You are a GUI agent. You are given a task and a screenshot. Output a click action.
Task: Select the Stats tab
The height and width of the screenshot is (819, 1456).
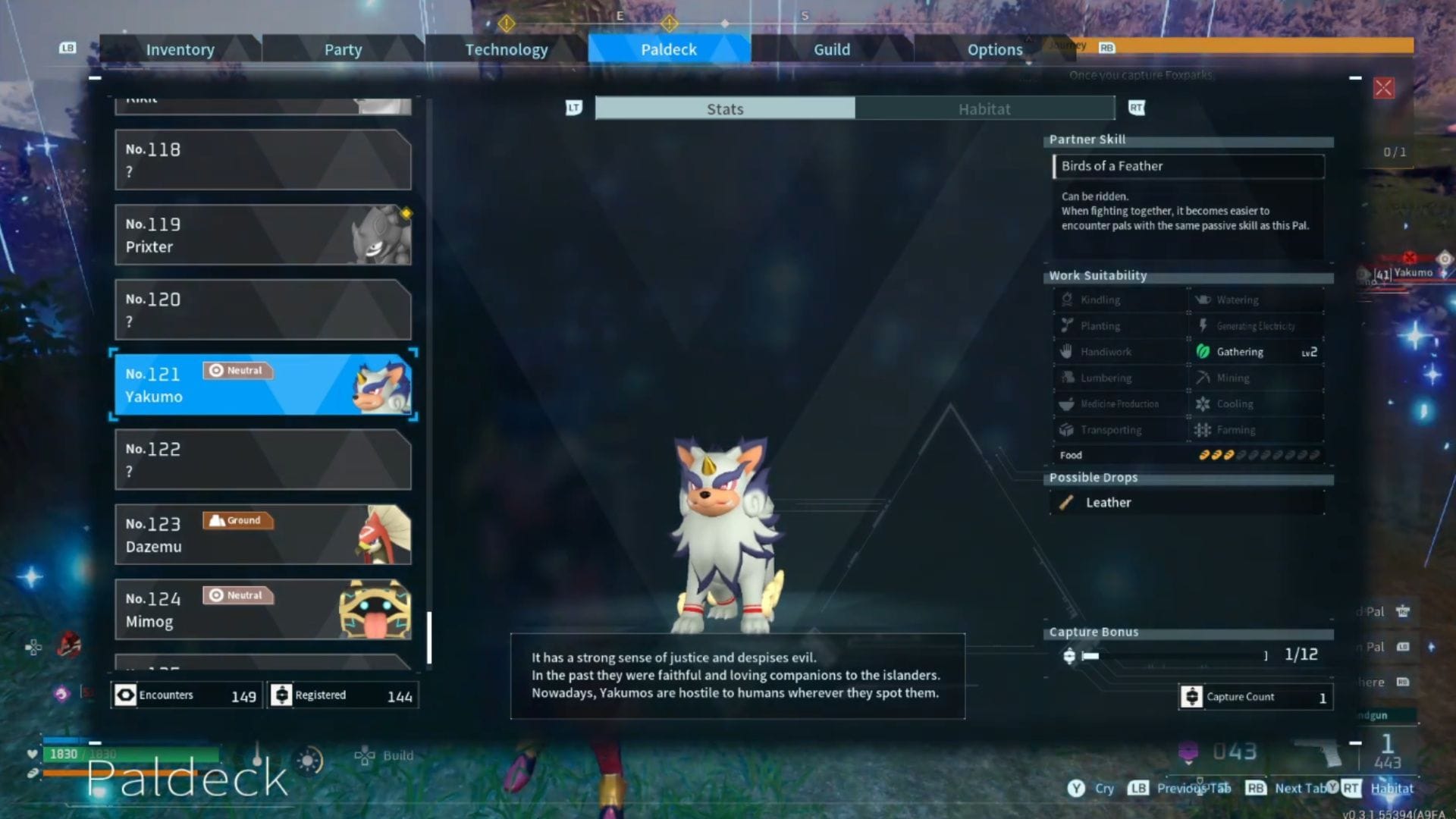click(x=724, y=108)
